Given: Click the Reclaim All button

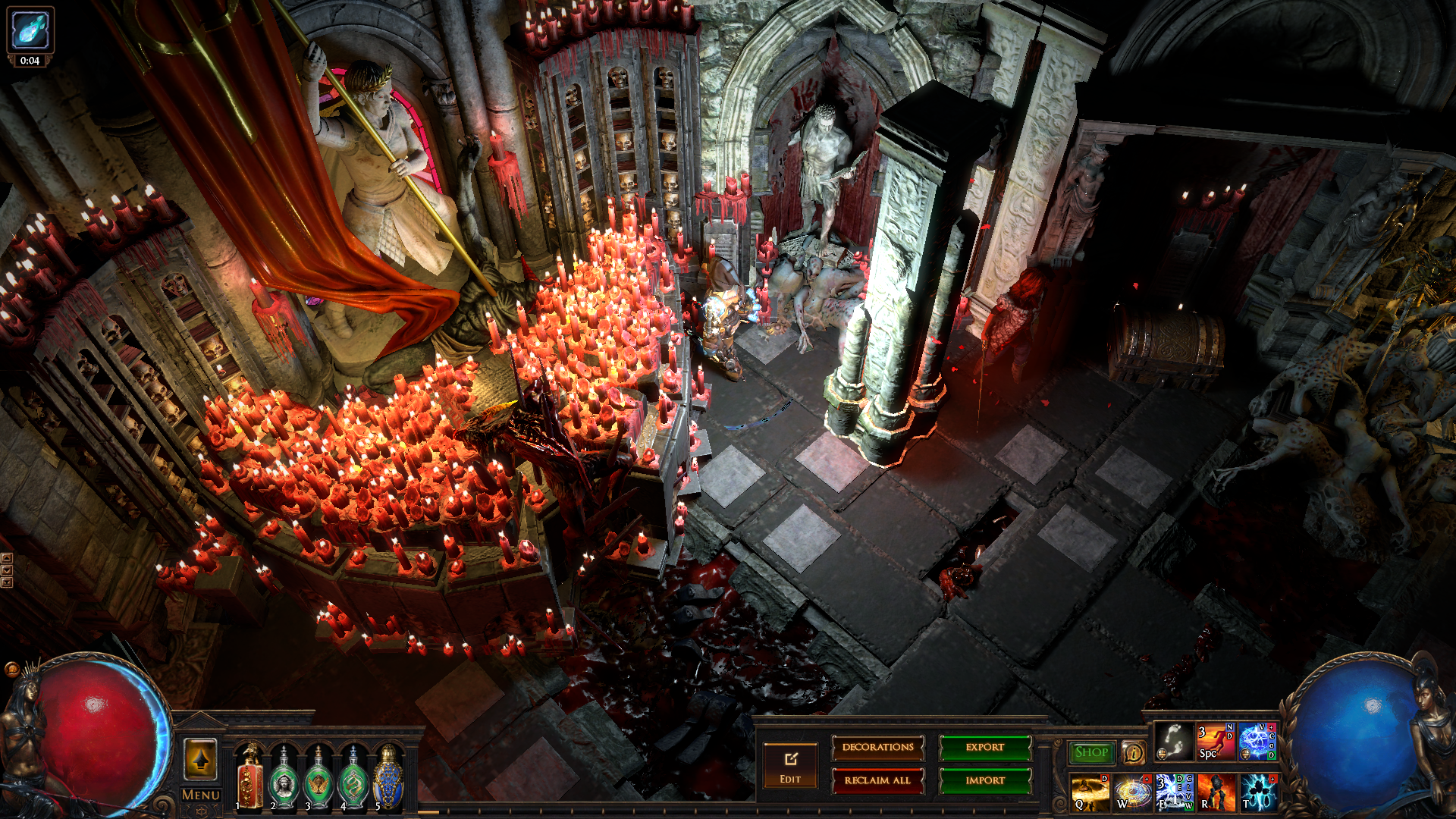Looking at the screenshot, I should [x=877, y=780].
